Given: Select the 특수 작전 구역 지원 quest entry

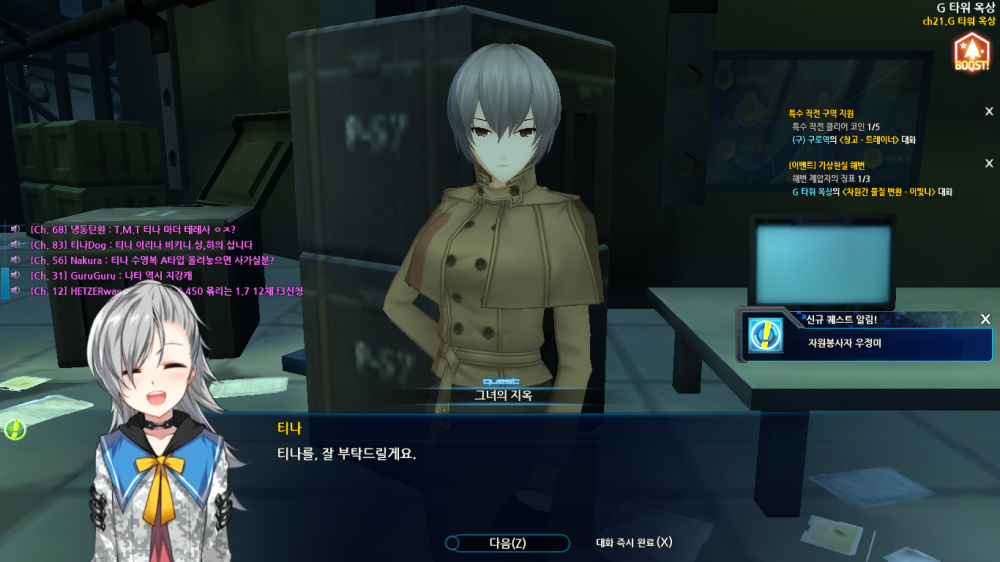Looking at the screenshot, I should (822, 113).
